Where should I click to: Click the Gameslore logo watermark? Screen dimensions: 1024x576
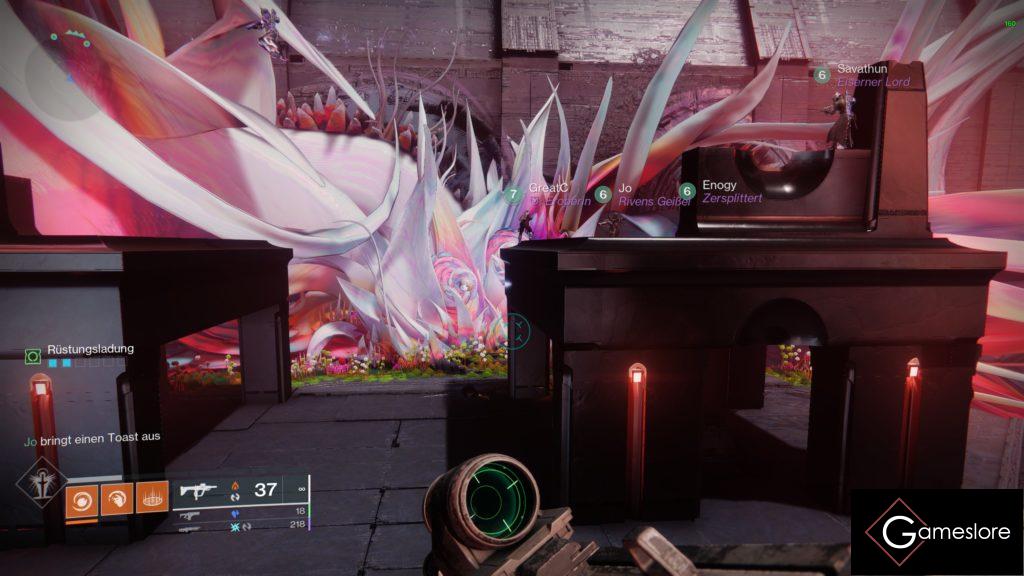tap(937, 532)
